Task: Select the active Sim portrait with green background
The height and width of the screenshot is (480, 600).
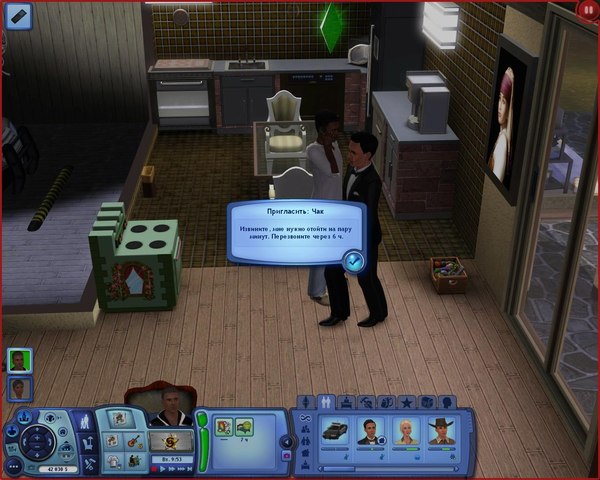Action: pos(19,360)
